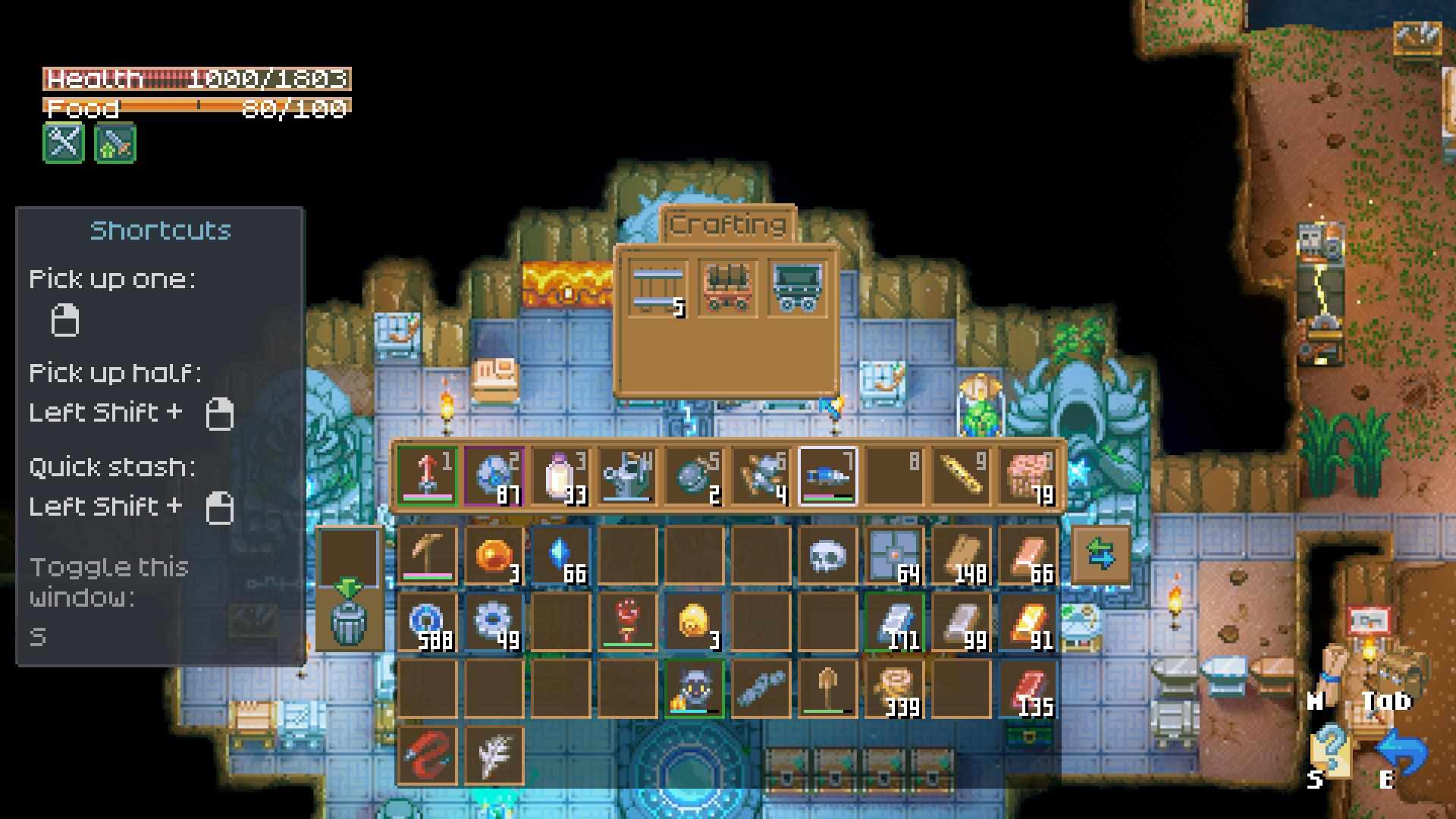Craft the rail track recipe
Screen dimensions: 1456x819
pos(657,287)
